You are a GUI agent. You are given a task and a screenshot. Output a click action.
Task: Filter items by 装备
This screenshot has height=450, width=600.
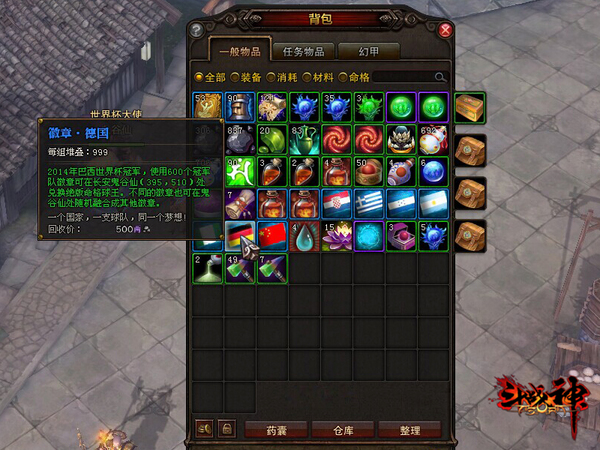click(249, 76)
